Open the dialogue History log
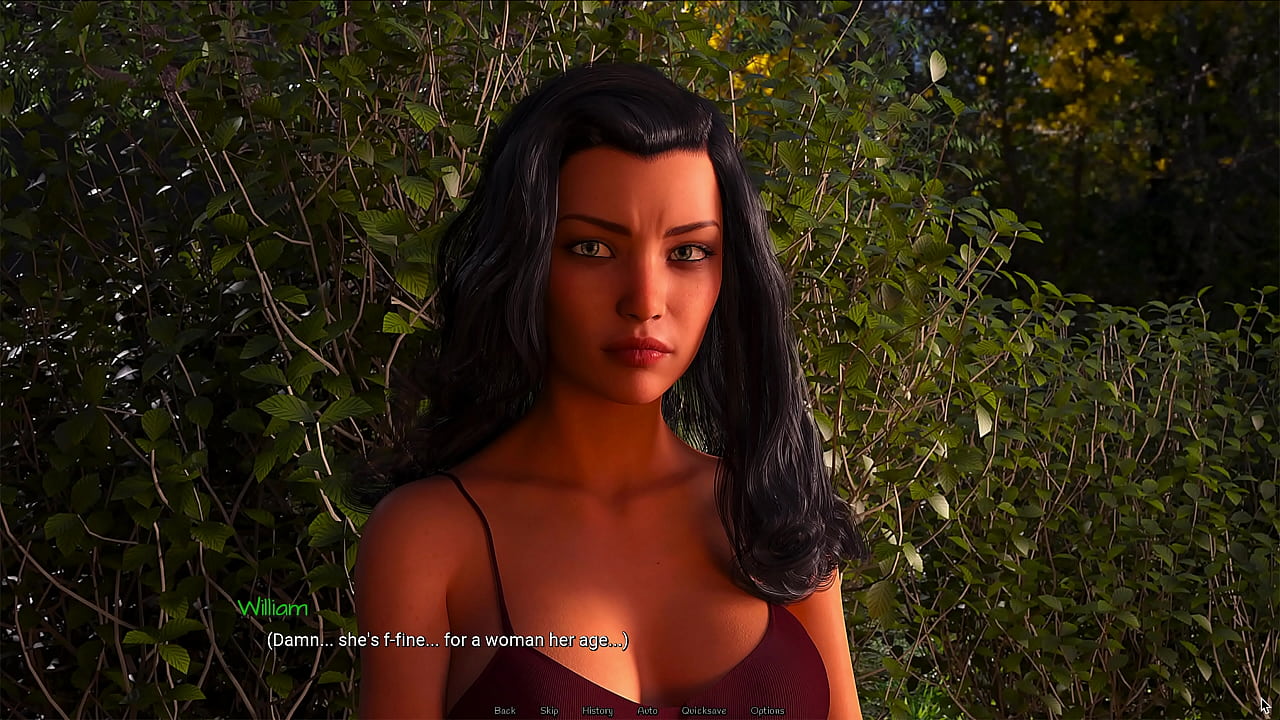This screenshot has width=1280, height=720. [x=597, y=710]
